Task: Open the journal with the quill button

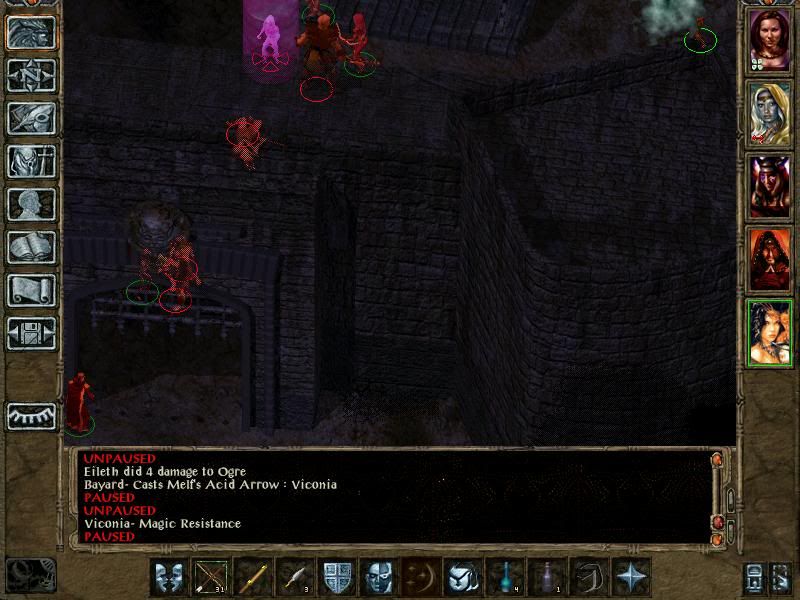Action: click(31, 118)
